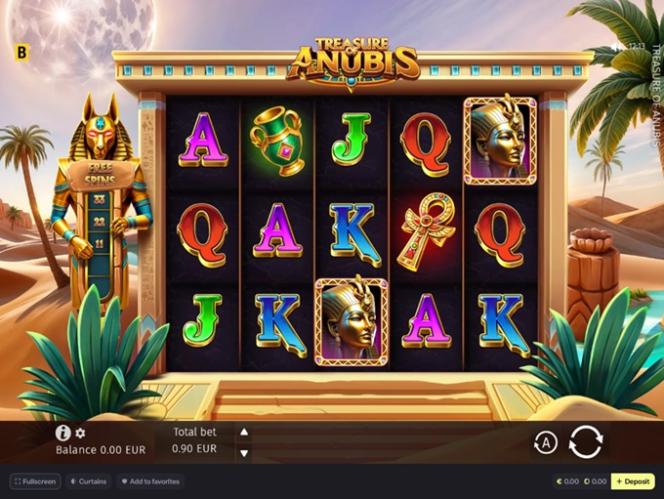This screenshot has height=499, width=664.
Task: Open the settings gear icon
Action: click(x=81, y=433)
